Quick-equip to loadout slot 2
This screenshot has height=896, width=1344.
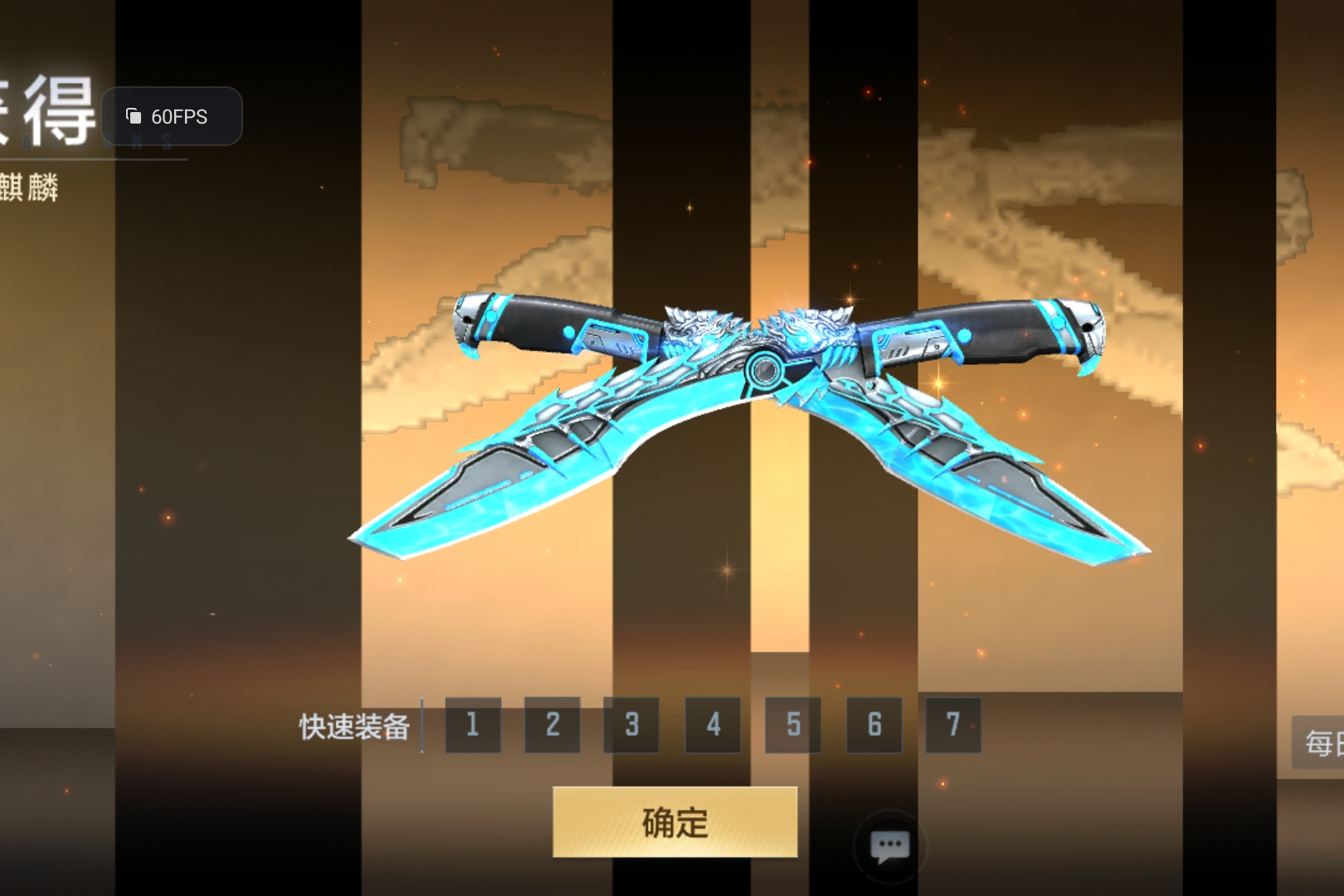point(553,725)
